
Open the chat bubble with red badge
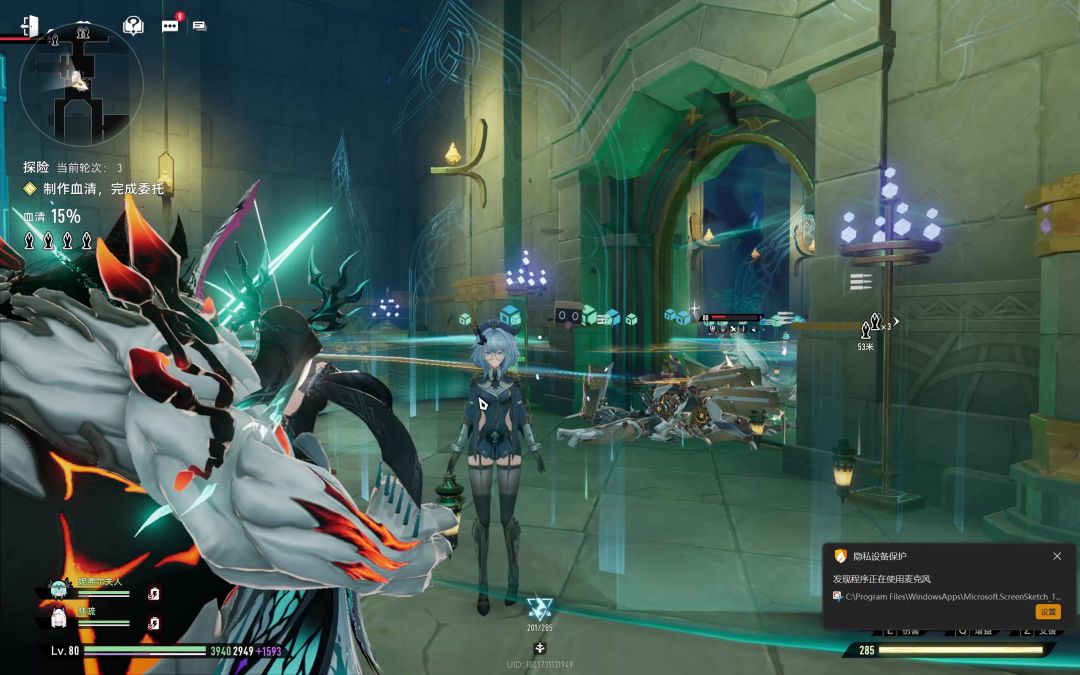[170, 25]
